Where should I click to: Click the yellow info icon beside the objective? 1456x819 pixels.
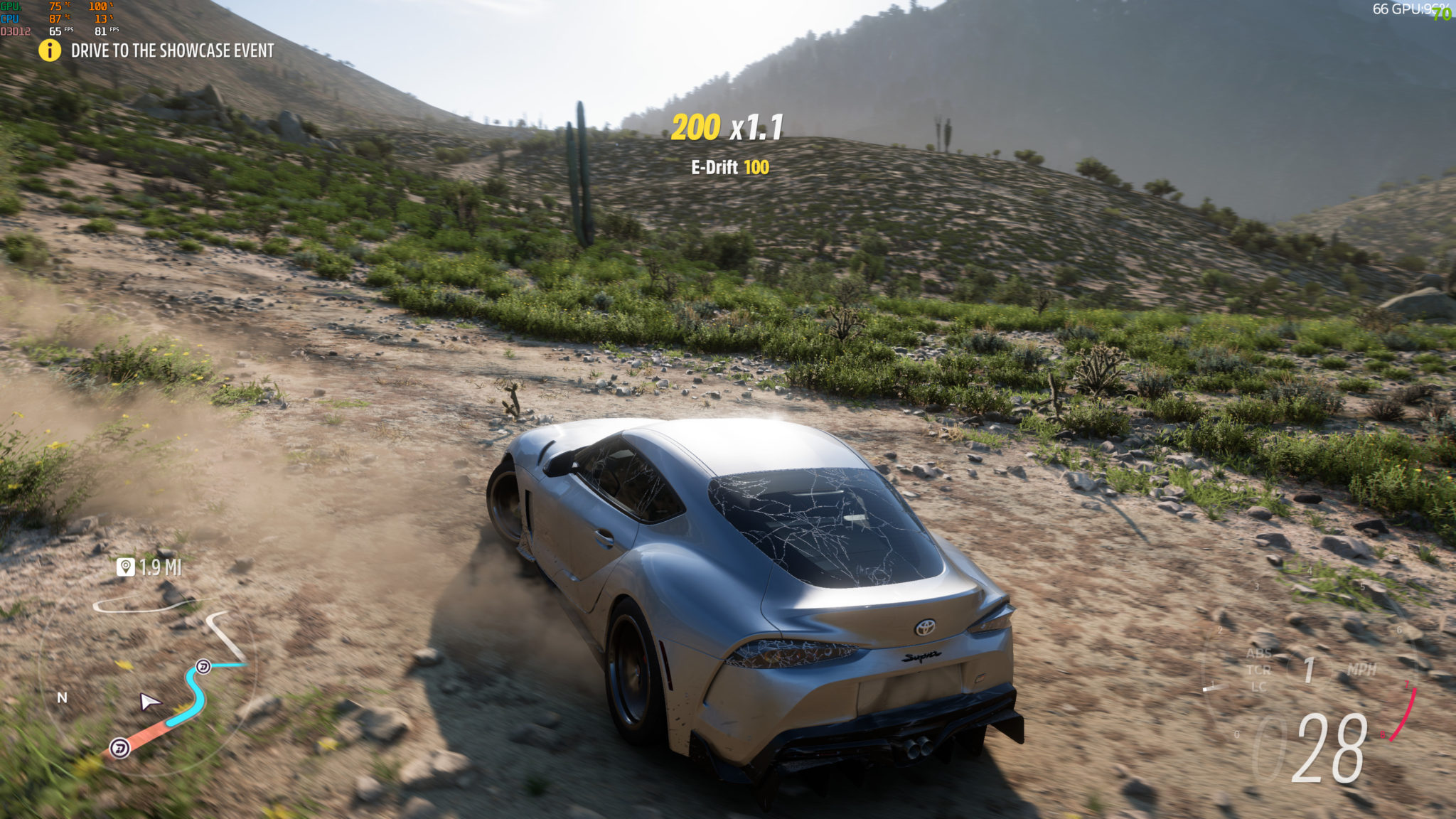pyautogui.click(x=50, y=50)
